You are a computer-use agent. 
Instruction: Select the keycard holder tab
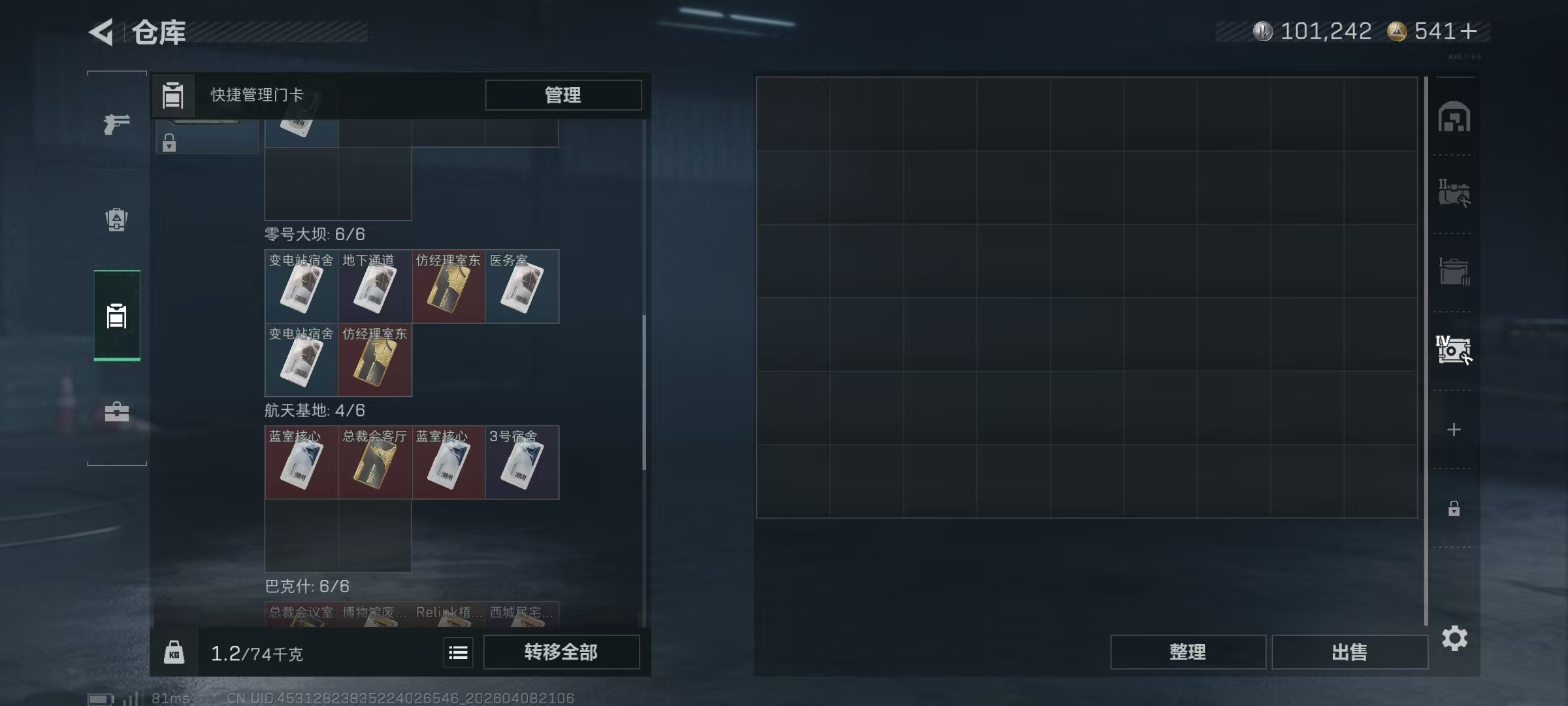tap(116, 316)
